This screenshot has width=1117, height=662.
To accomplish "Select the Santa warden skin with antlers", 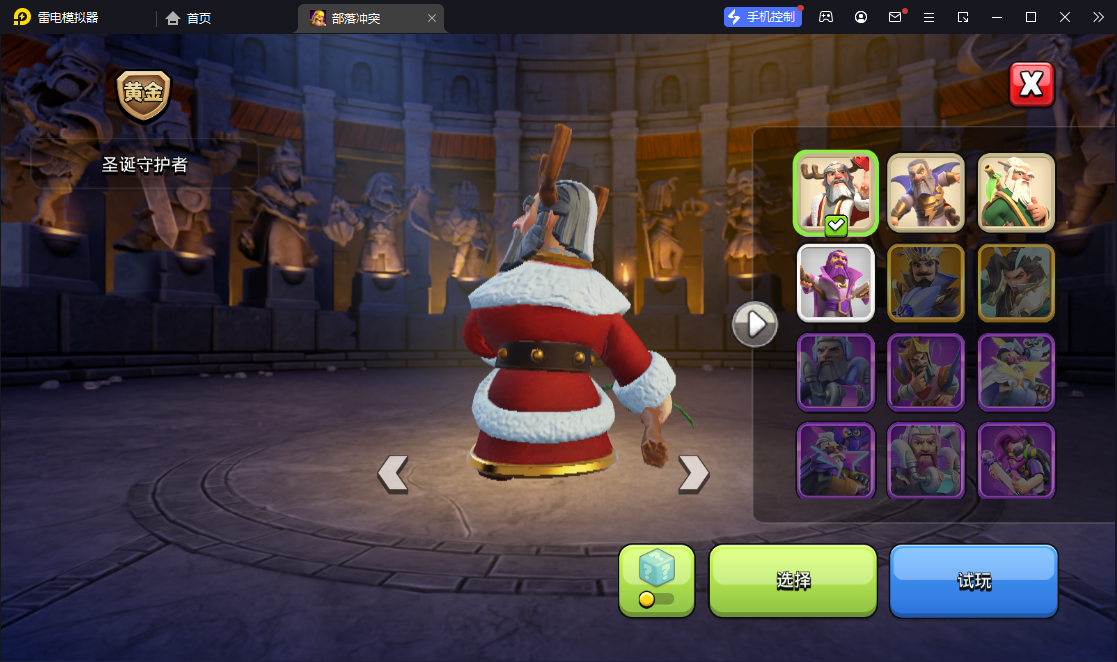I will [x=836, y=193].
